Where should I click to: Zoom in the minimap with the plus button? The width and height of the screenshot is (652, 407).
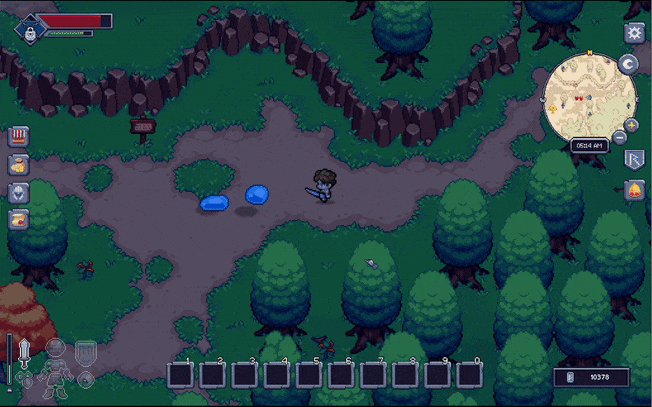pyautogui.click(x=632, y=125)
